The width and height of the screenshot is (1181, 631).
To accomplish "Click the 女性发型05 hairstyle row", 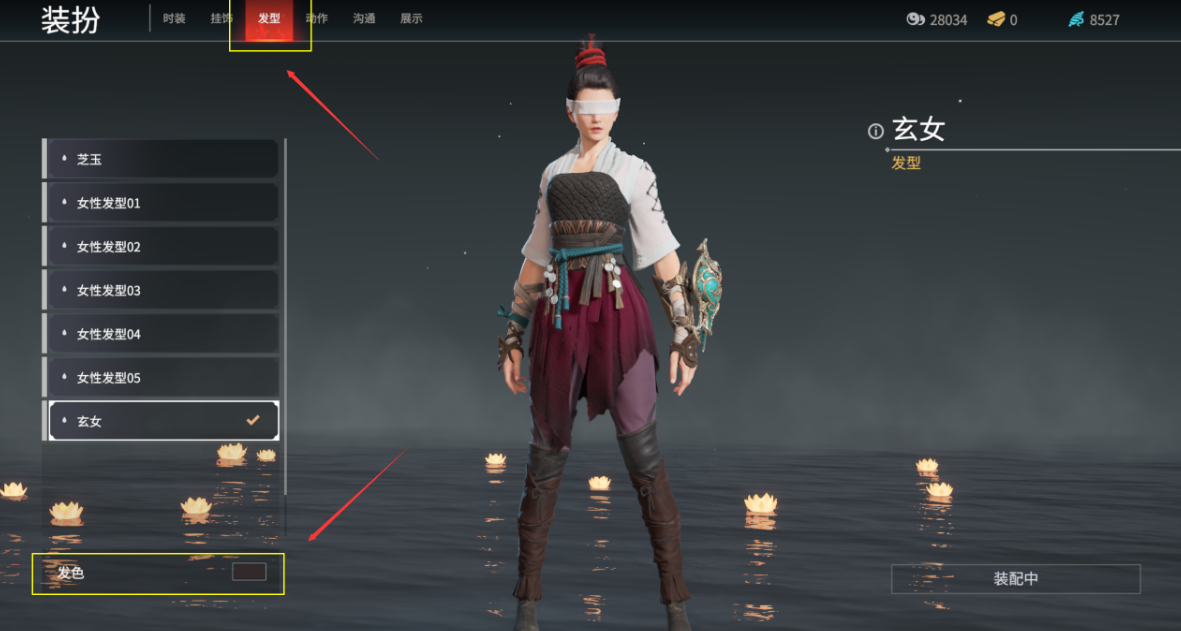I will (162, 378).
